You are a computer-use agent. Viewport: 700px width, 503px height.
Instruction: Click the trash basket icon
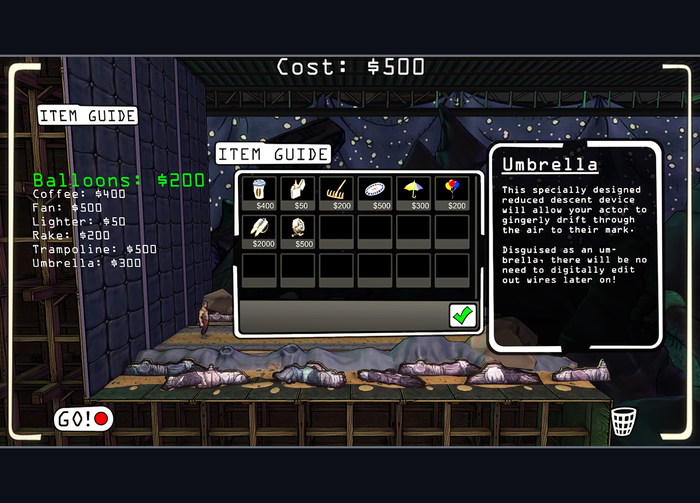click(x=623, y=421)
